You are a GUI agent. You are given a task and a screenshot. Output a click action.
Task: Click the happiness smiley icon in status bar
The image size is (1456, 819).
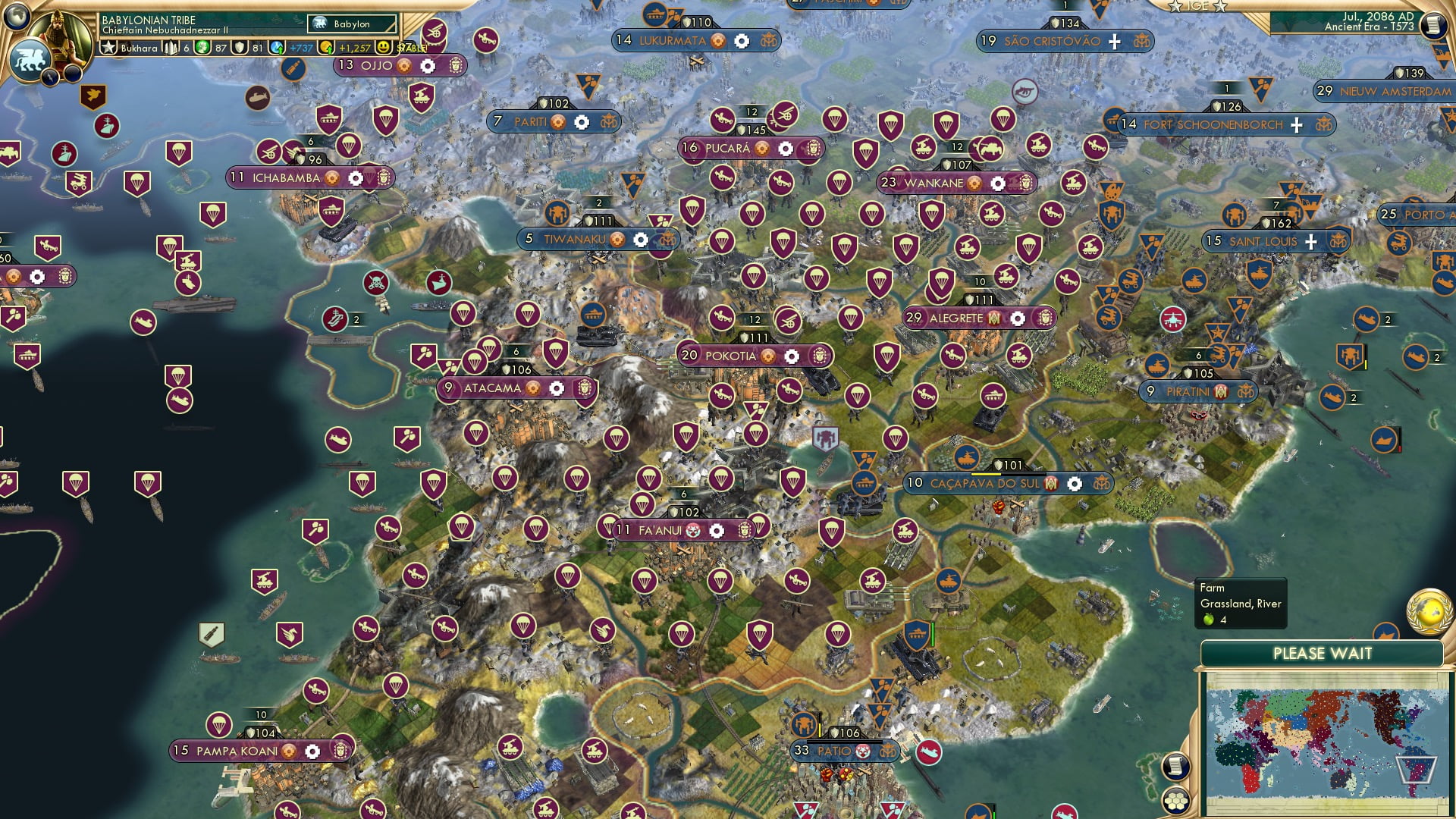pyautogui.click(x=384, y=47)
